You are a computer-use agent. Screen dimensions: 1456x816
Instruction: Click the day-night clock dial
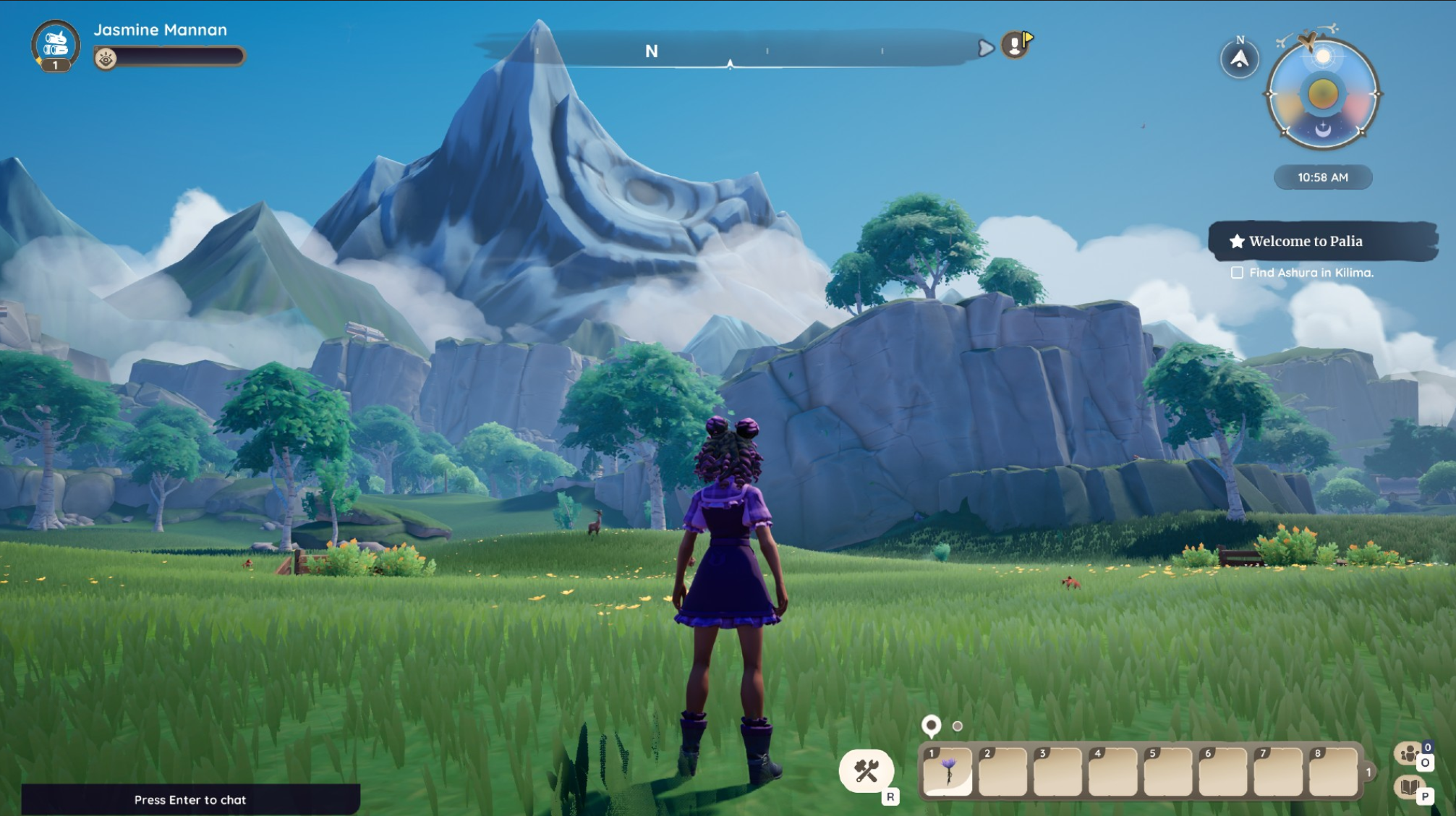coord(1322,94)
